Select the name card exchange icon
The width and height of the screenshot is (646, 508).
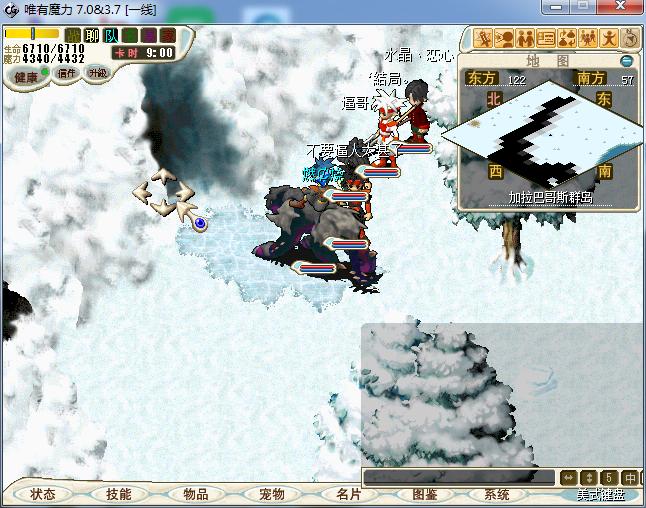[545, 39]
